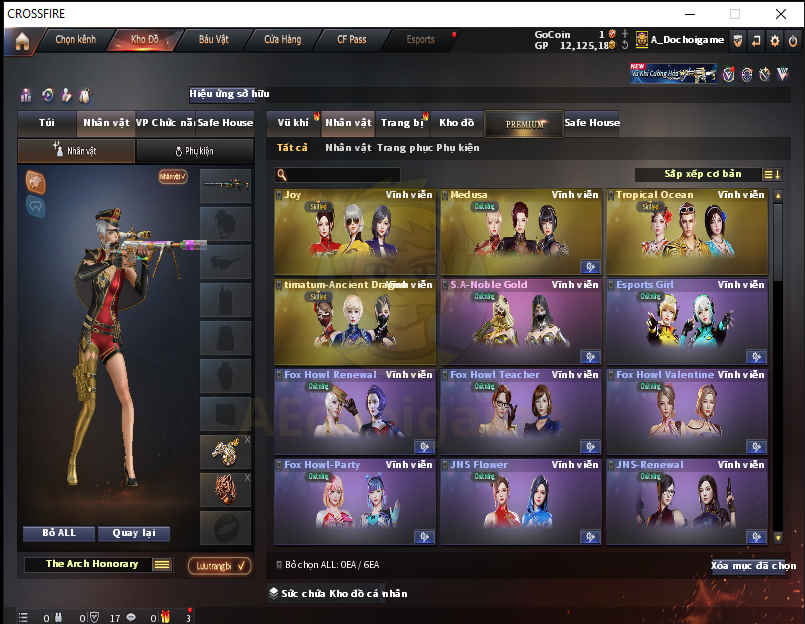
Task: Click the home icon button
Action: point(21,41)
